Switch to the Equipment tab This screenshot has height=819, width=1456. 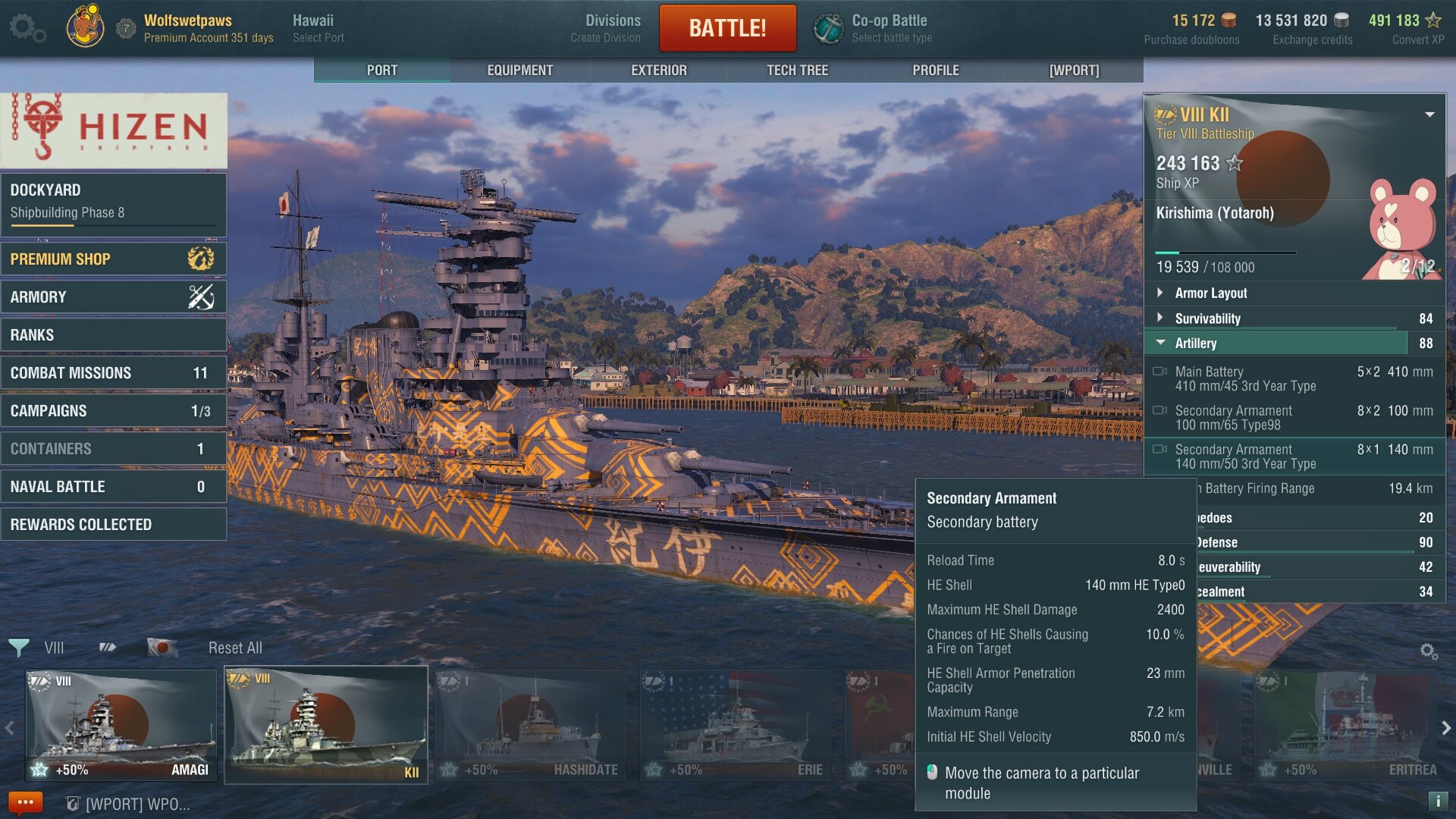tap(519, 70)
